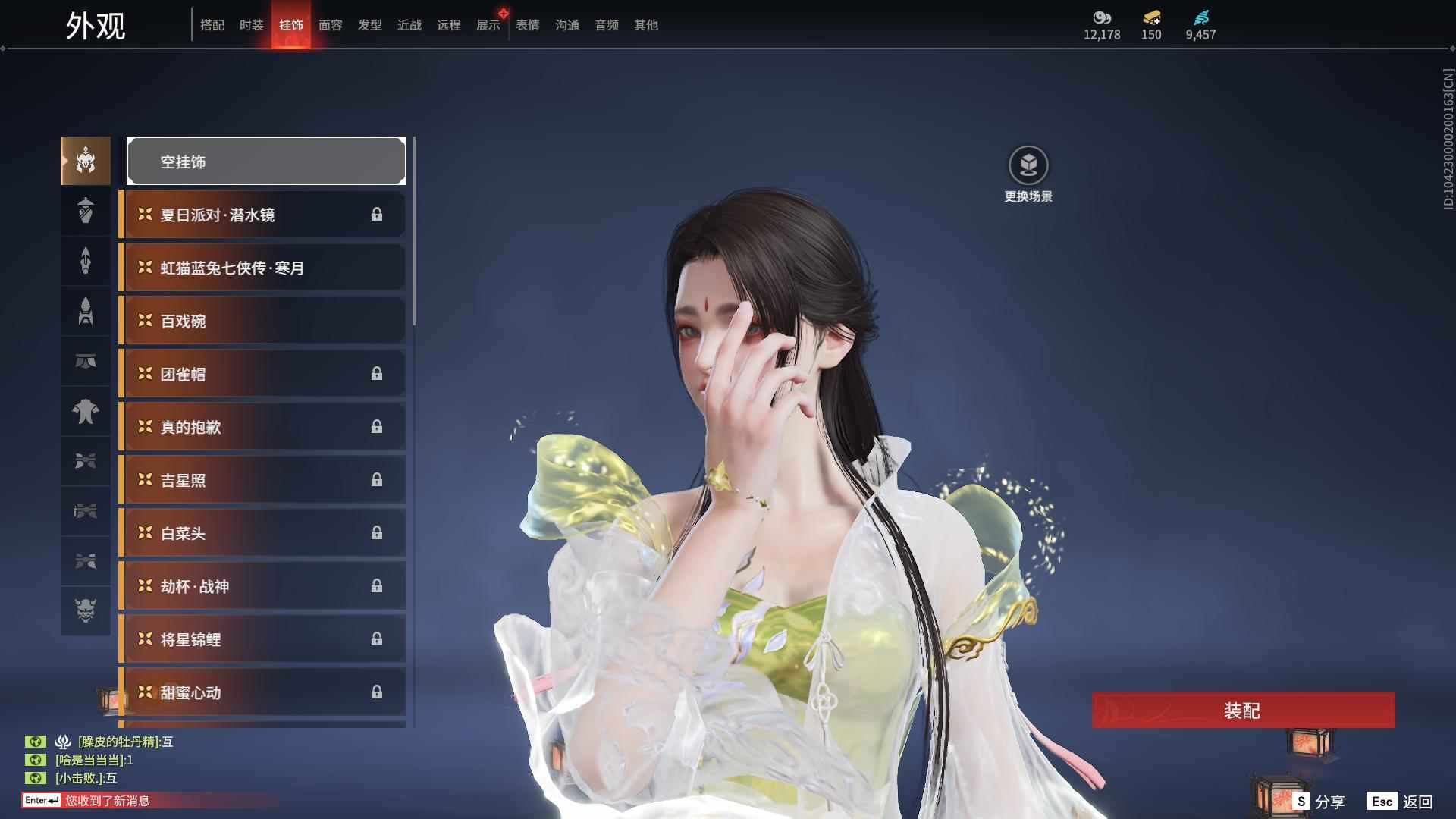Select the straw hat accessory category
Image resolution: width=1456 pixels, height=819 pixels.
click(86, 211)
